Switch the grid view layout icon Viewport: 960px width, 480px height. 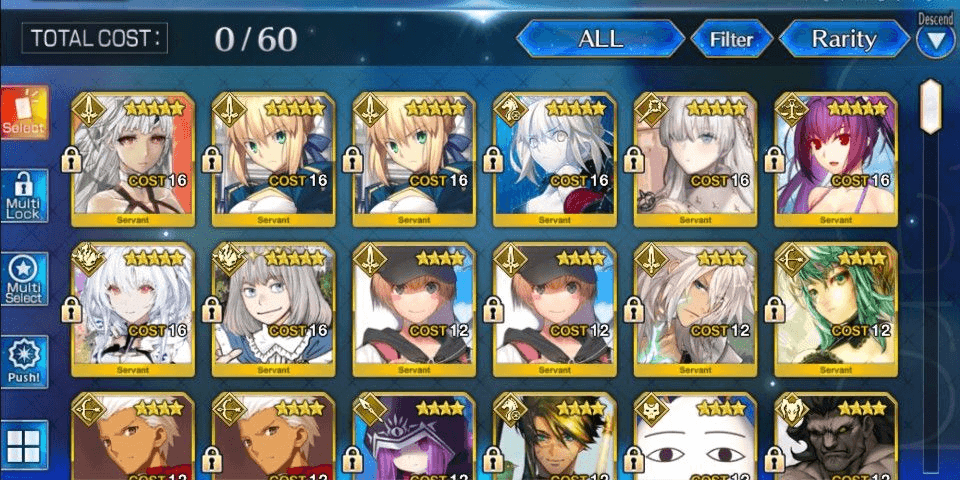coord(23,444)
